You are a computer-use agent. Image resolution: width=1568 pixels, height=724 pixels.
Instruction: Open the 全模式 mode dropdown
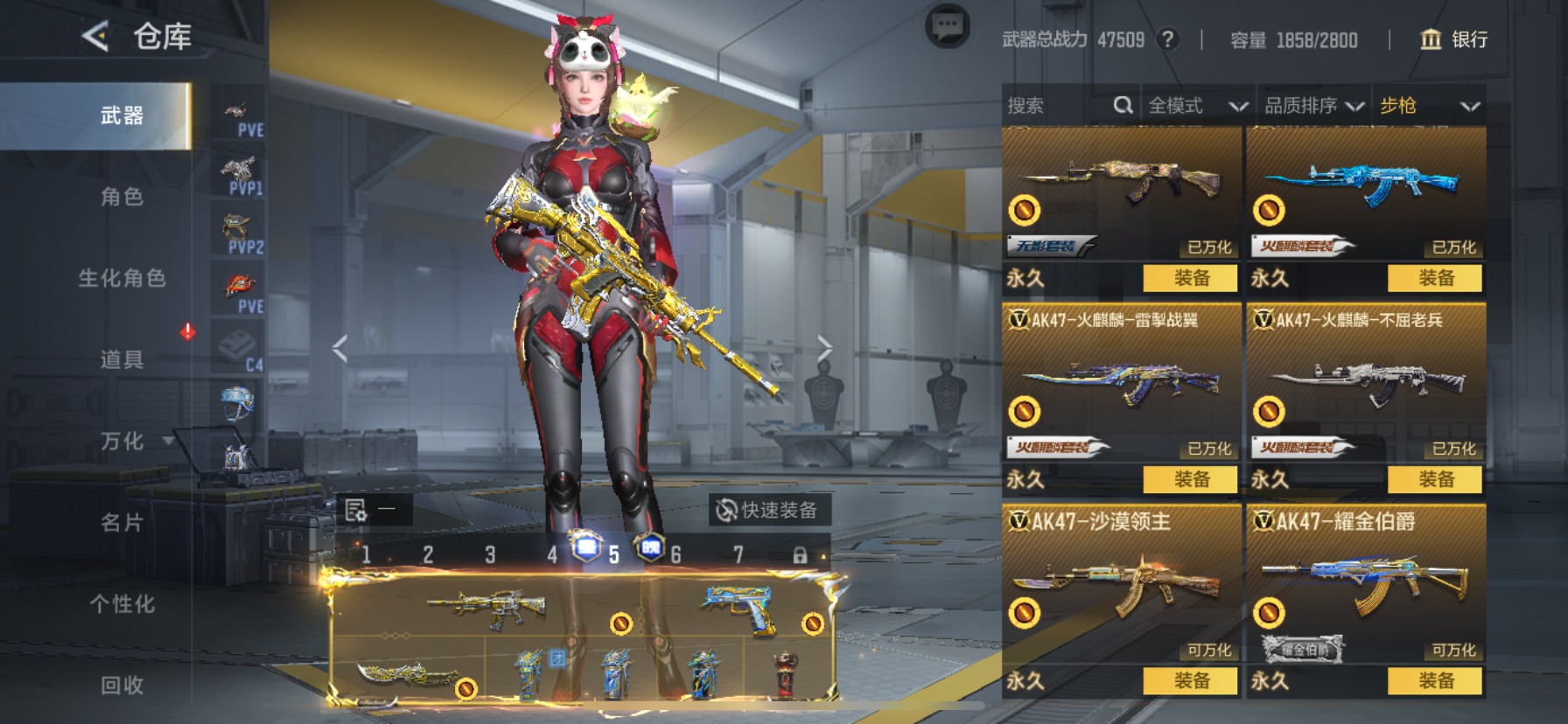(1197, 106)
